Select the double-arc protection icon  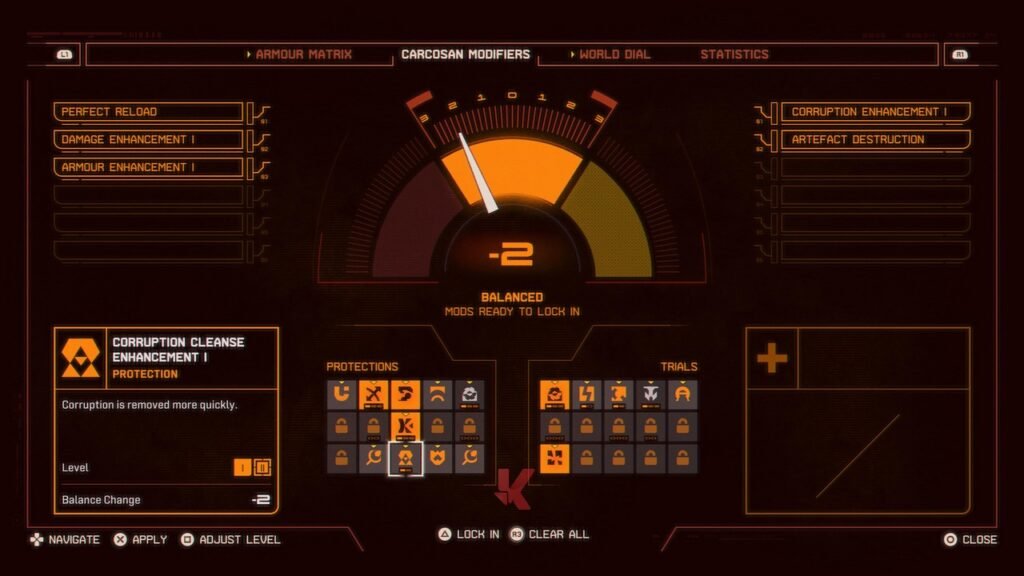(437, 395)
